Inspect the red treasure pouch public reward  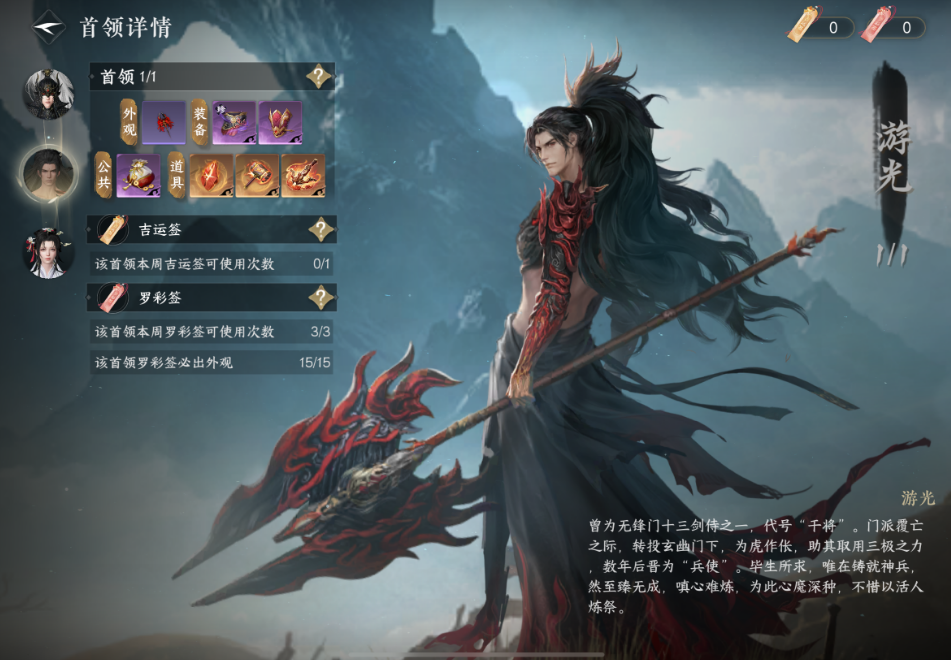click(139, 175)
